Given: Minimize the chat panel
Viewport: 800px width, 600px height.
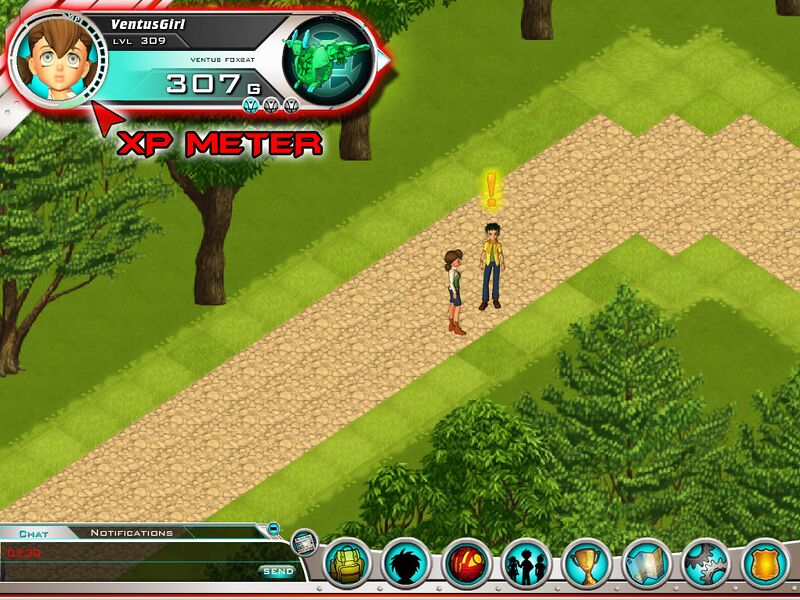Looking at the screenshot, I should click(x=274, y=528).
